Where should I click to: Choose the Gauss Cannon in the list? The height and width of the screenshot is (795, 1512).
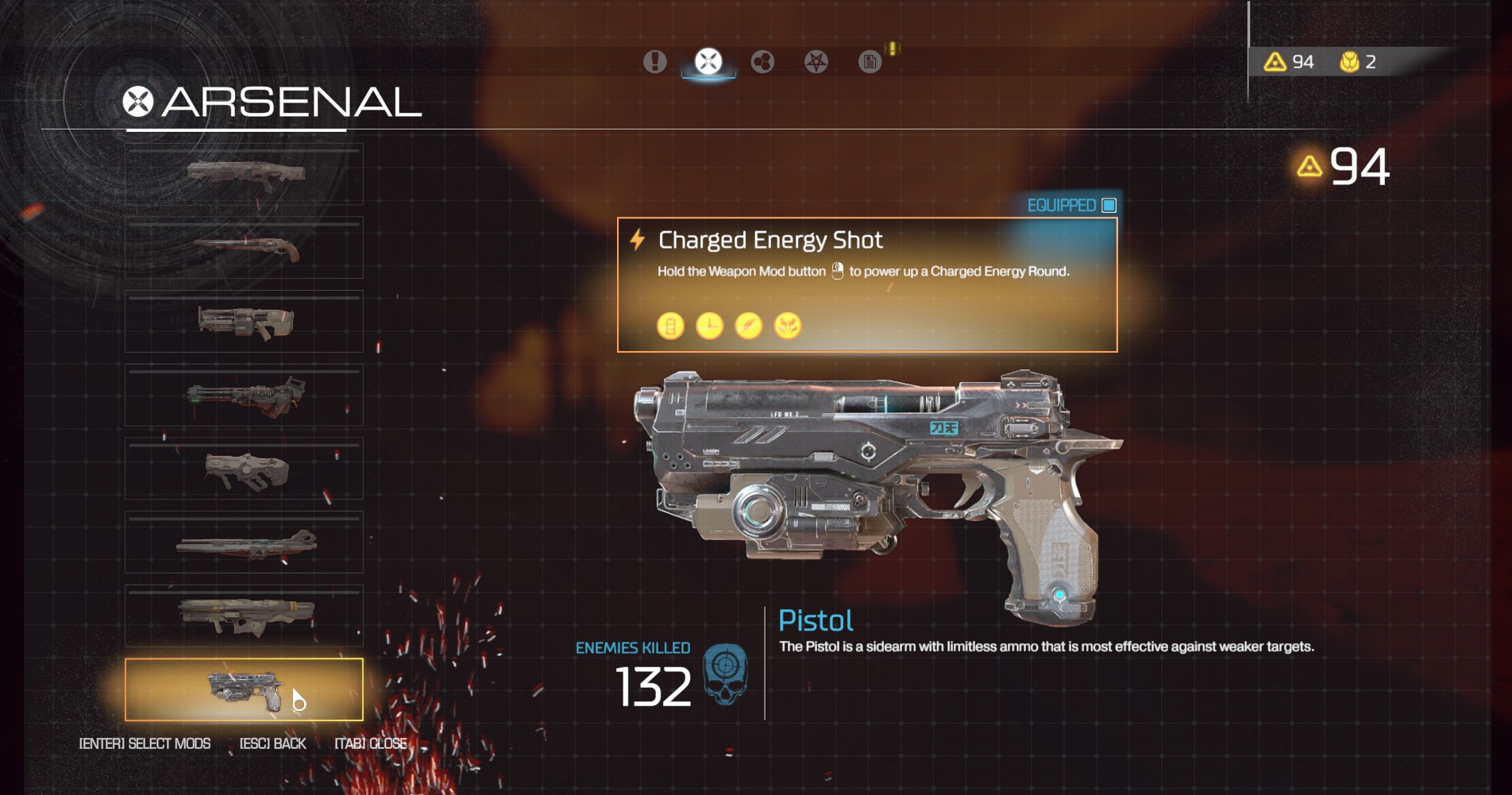(244, 543)
